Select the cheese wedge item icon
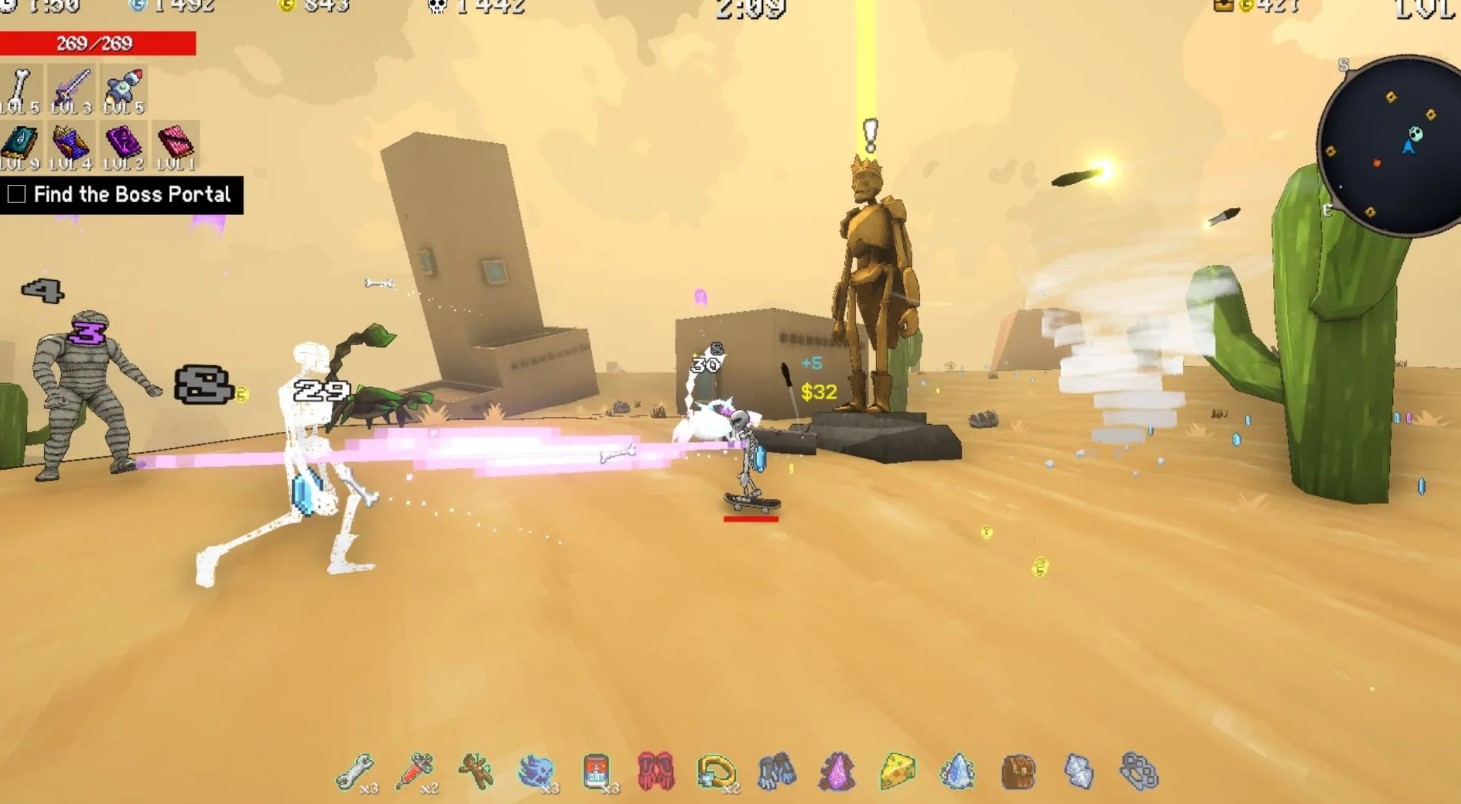This screenshot has width=1461, height=804. pyautogui.click(x=897, y=771)
